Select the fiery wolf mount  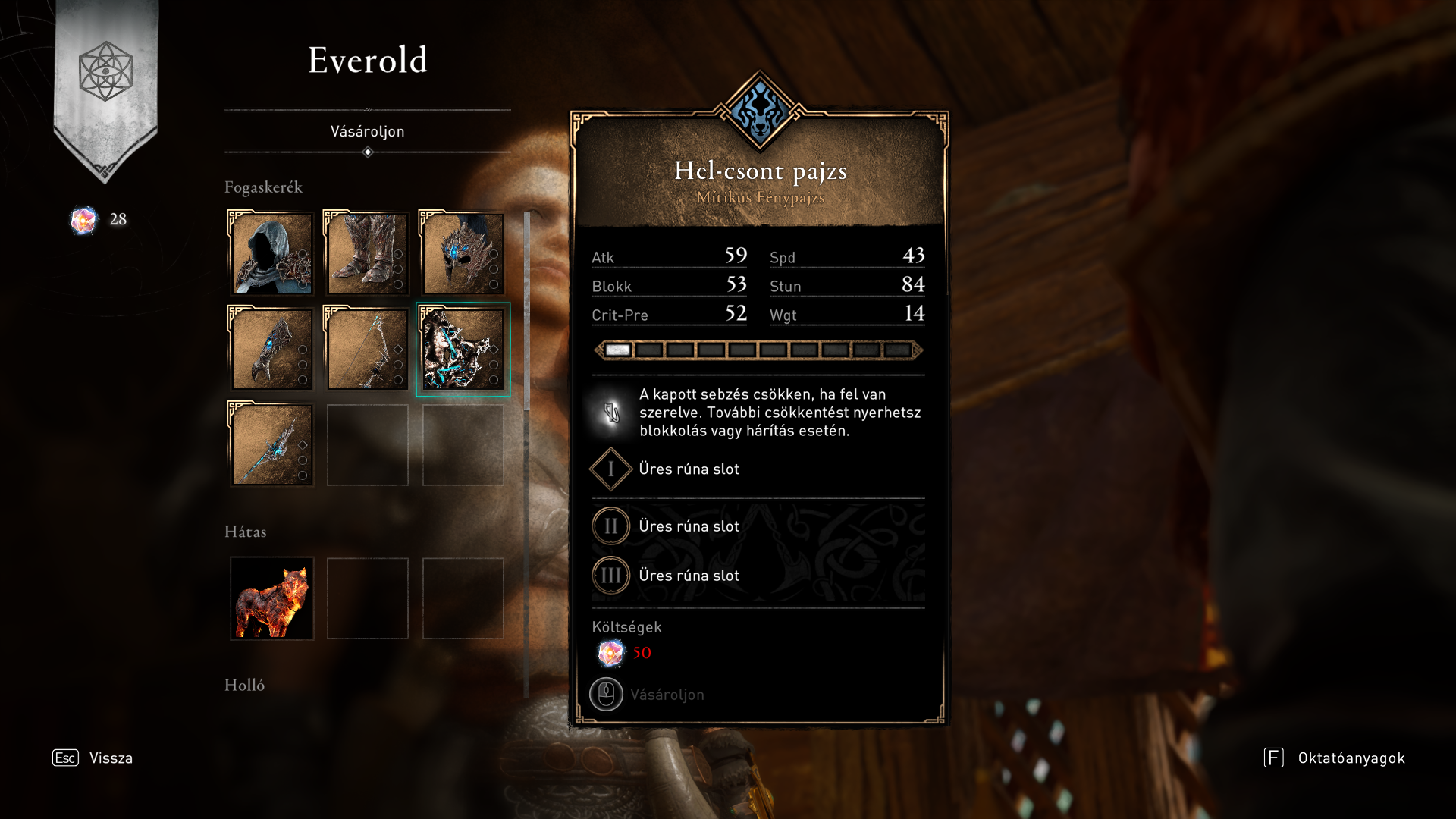click(271, 598)
